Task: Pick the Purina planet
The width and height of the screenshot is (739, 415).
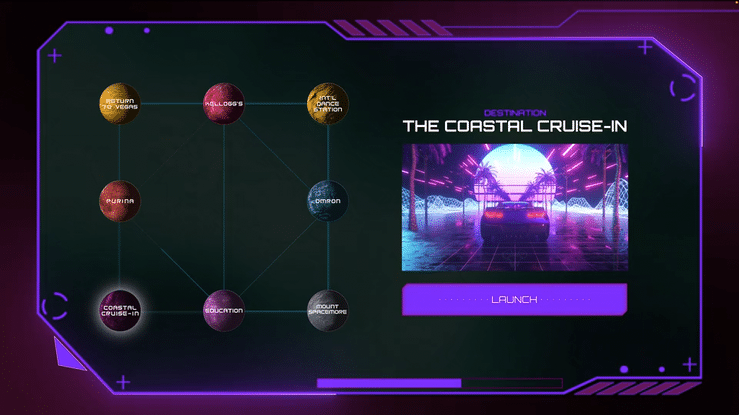Action: (120, 200)
